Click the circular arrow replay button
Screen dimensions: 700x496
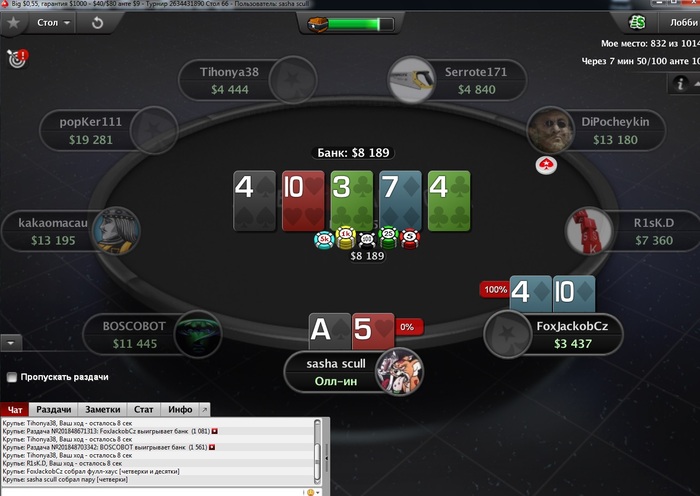point(97,22)
